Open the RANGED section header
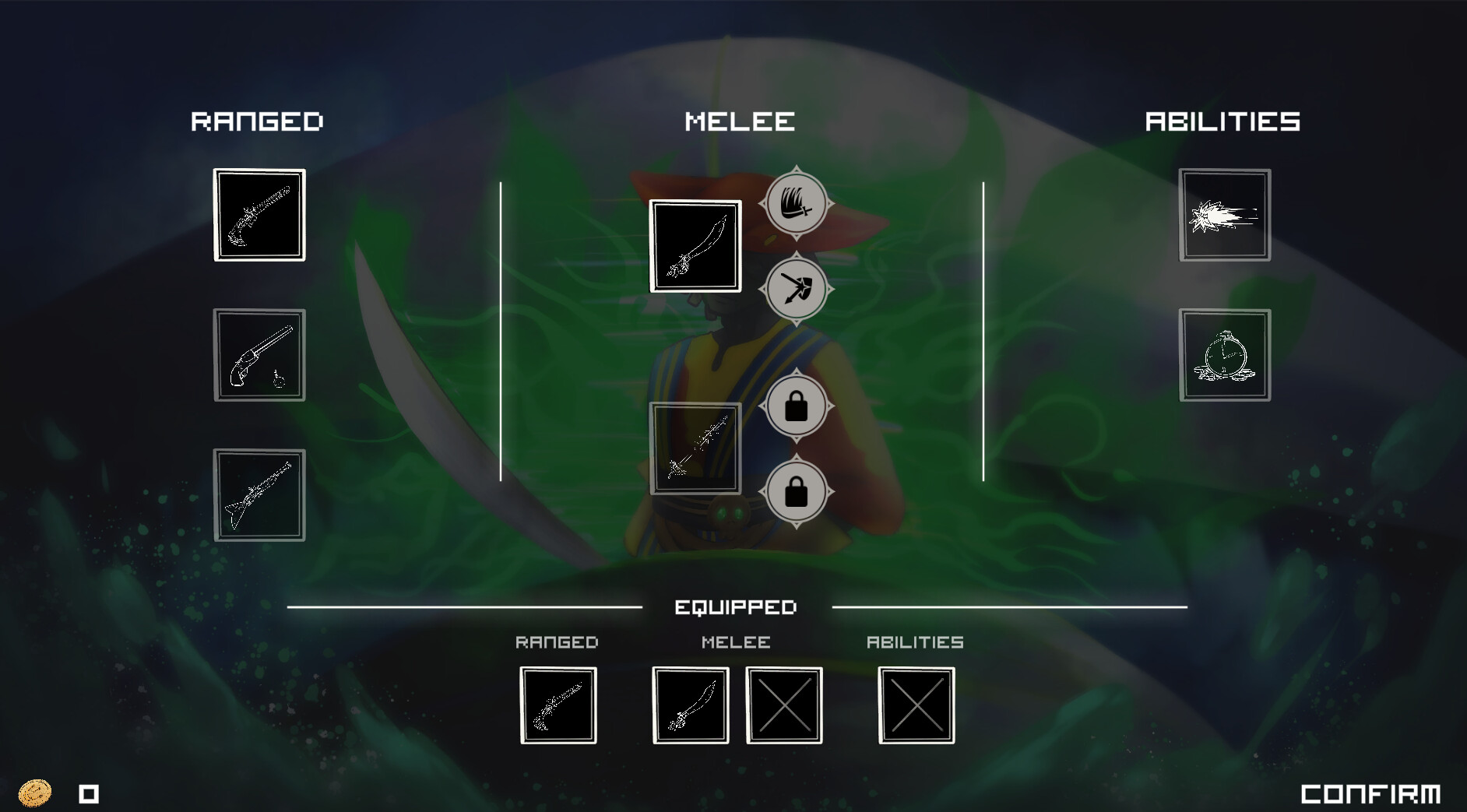This screenshot has height=812, width=1467. 258,121
